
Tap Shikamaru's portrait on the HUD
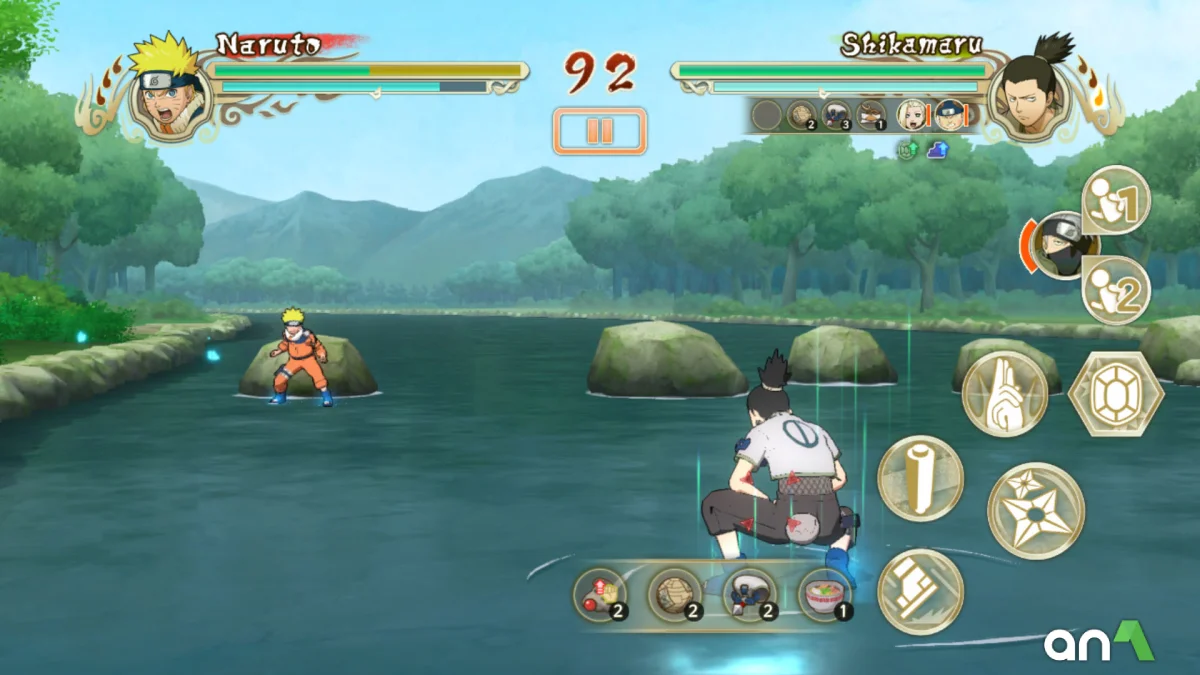(1029, 92)
